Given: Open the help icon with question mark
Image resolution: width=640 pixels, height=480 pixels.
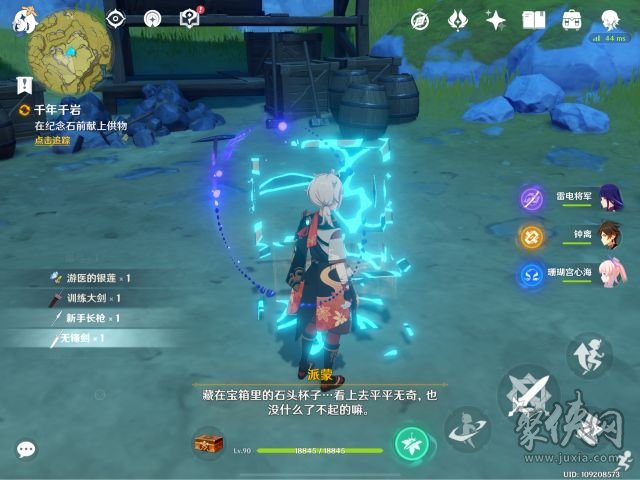Looking at the screenshot, I should click(x=189, y=18).
